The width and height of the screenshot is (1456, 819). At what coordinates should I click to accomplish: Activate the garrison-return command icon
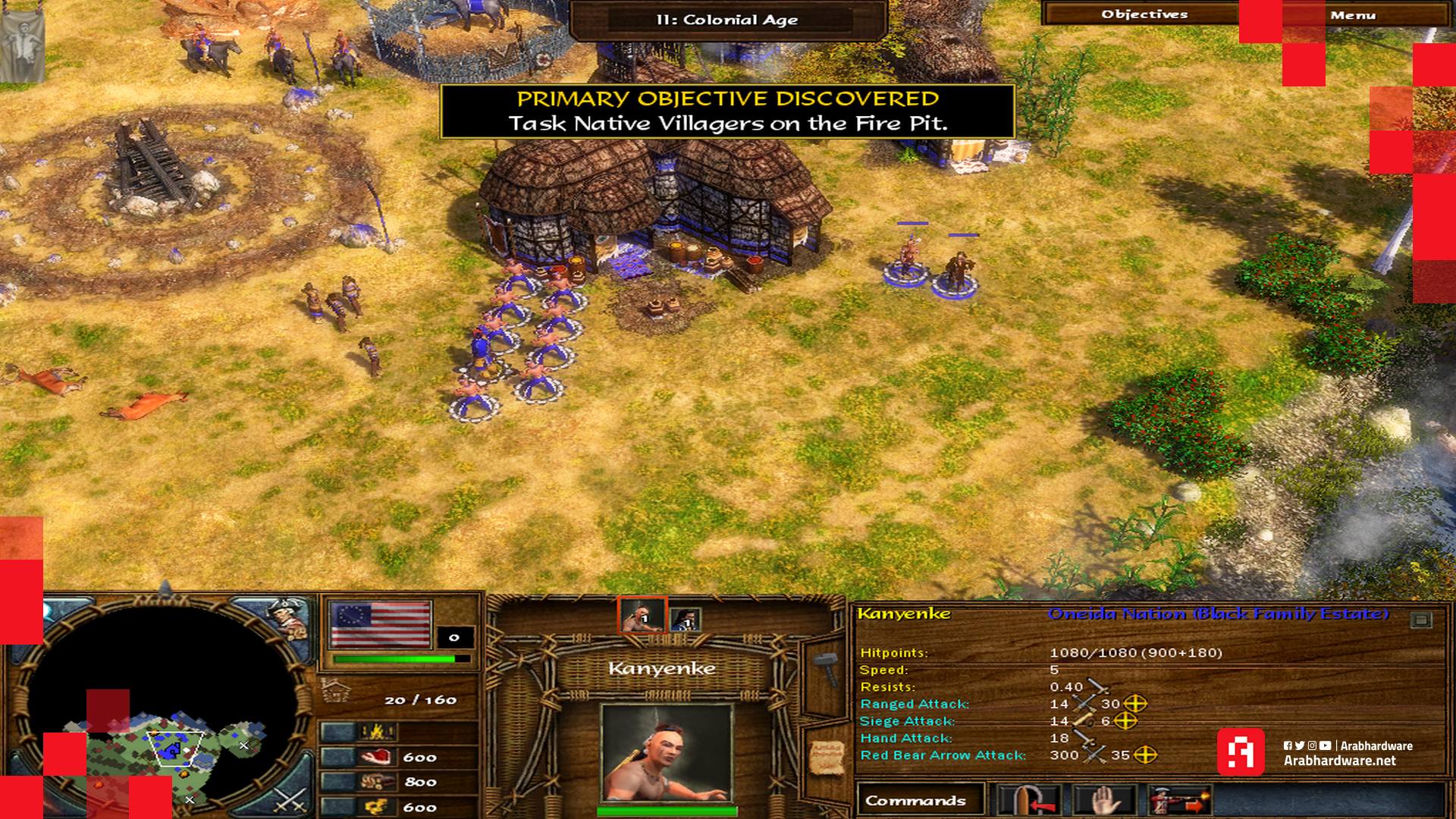1028,801
